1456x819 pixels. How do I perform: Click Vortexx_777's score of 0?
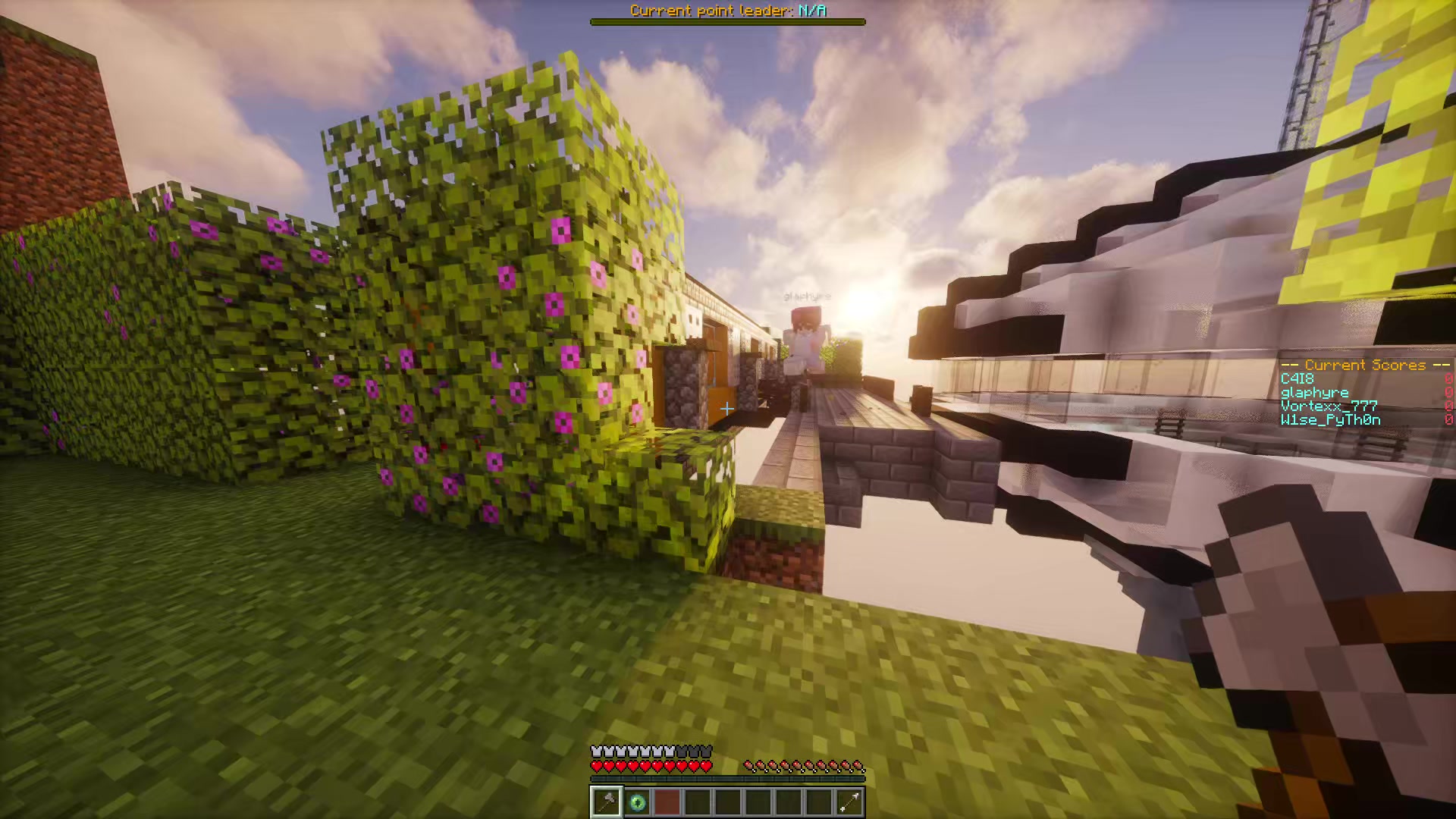point(1449,406)
